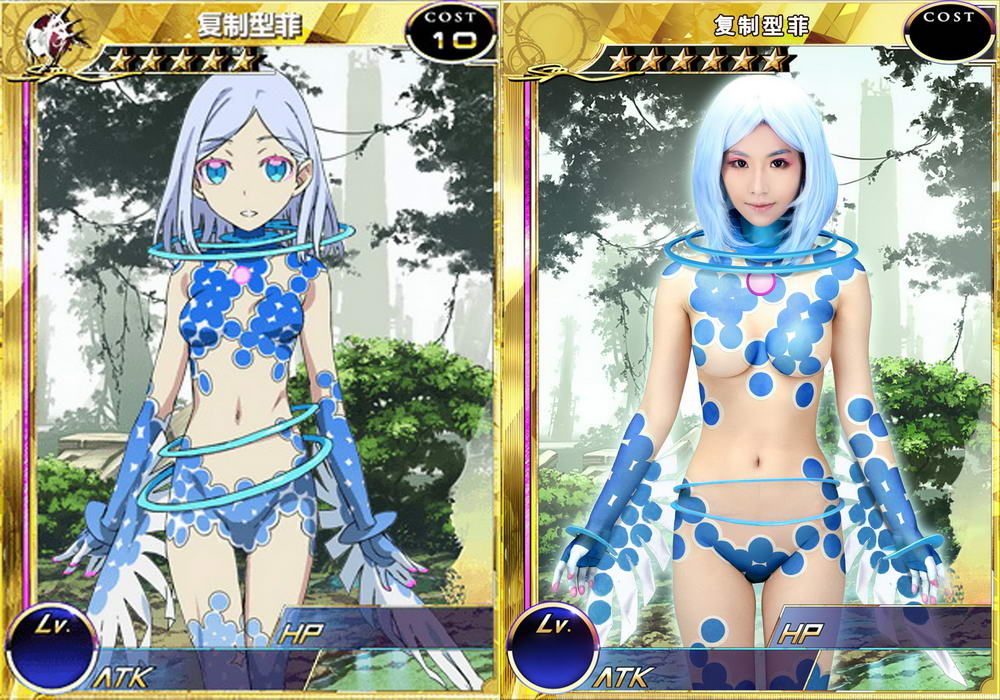
Task: Select the card showing COST 10
Action: 250,350
